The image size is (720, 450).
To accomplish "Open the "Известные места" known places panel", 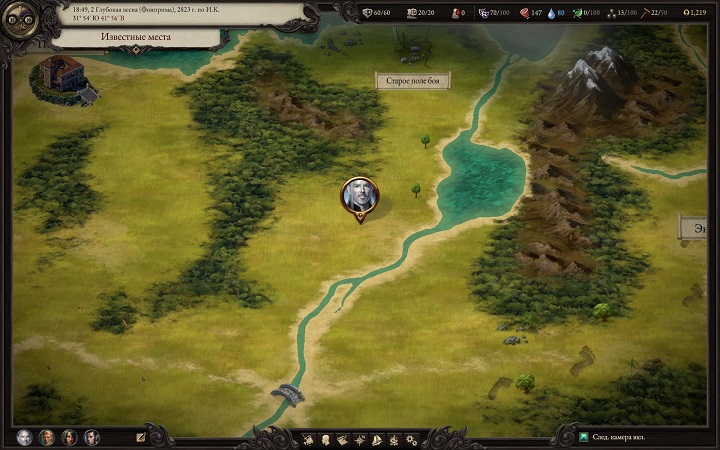I will (x=133, y=37).
